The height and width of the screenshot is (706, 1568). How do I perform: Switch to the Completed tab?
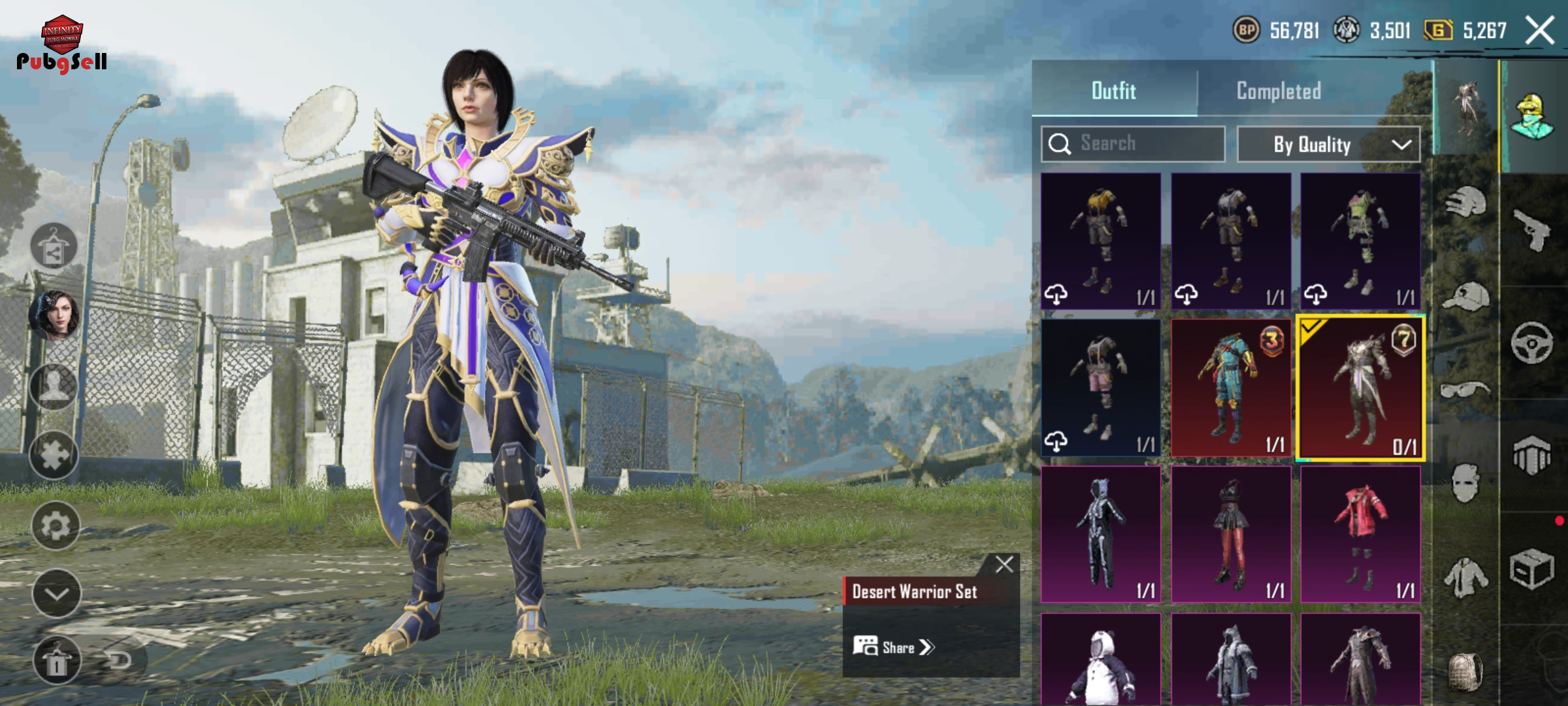pos(1279,91)
